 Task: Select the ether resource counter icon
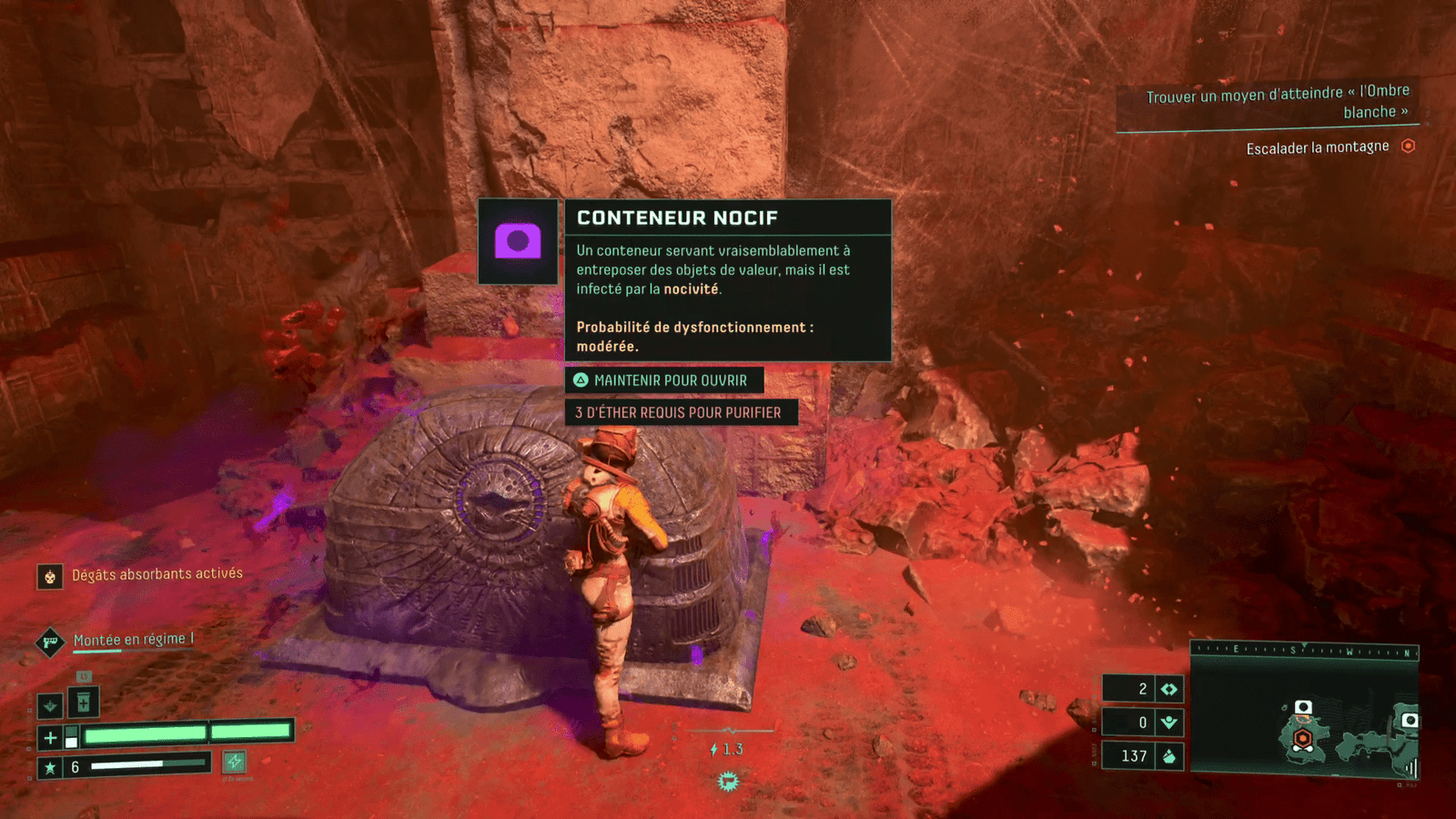click(x=1169, y=723)
